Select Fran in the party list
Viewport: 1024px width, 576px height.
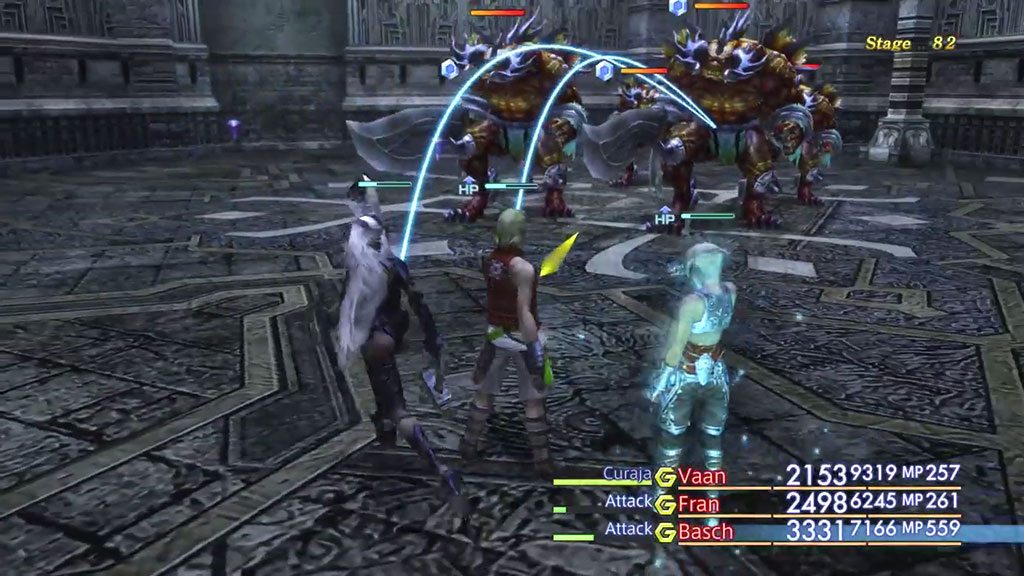click(x=698, y=504)
